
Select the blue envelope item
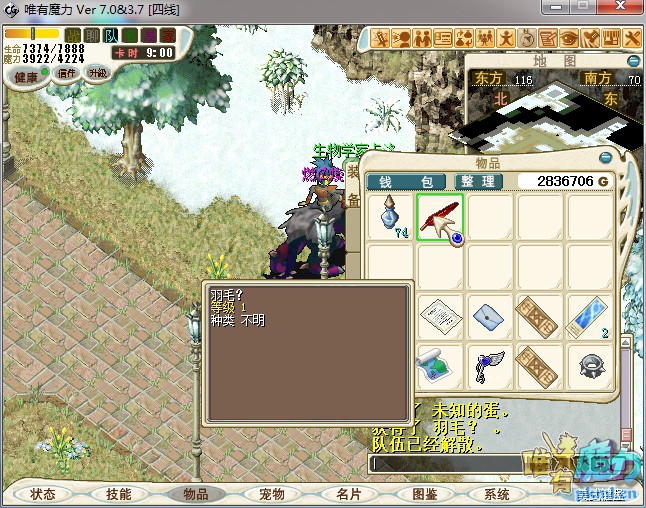(489, 317)
